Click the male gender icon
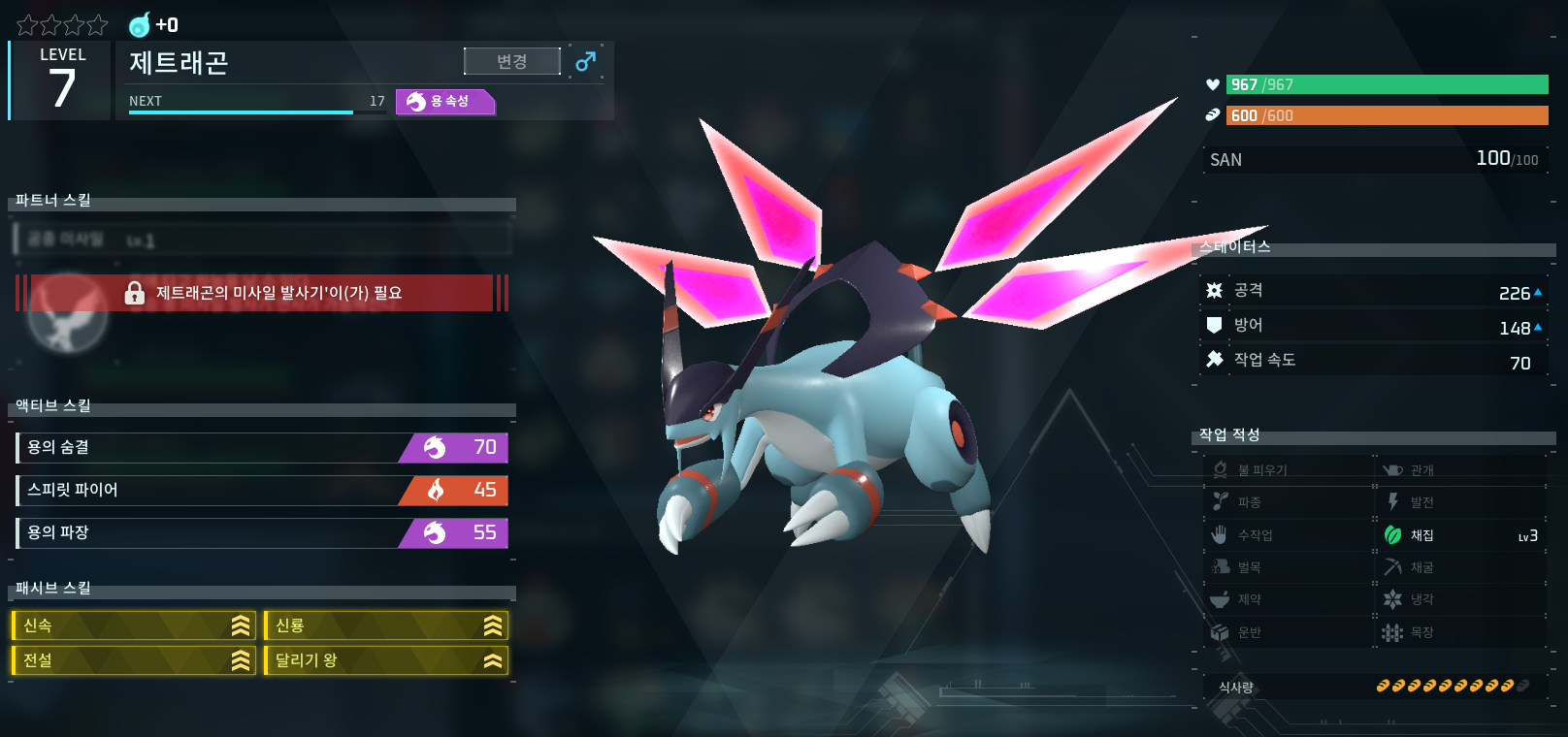 (x=585, y=62)
